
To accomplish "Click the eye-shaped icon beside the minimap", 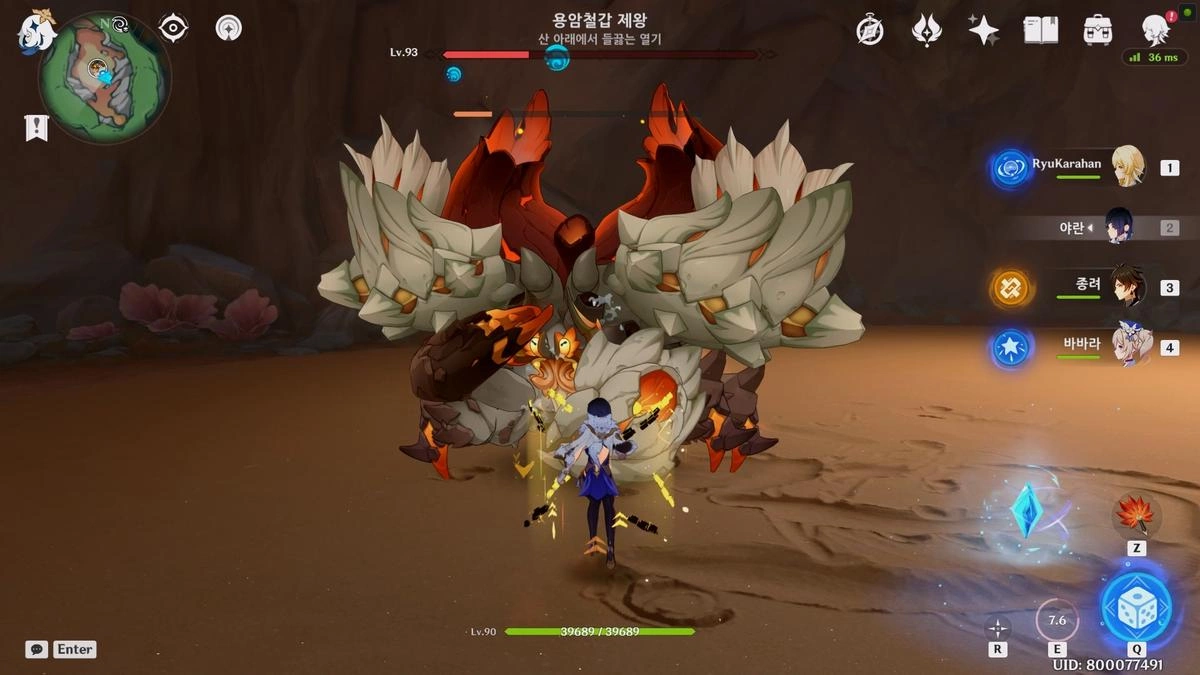I will coord(173,28).
